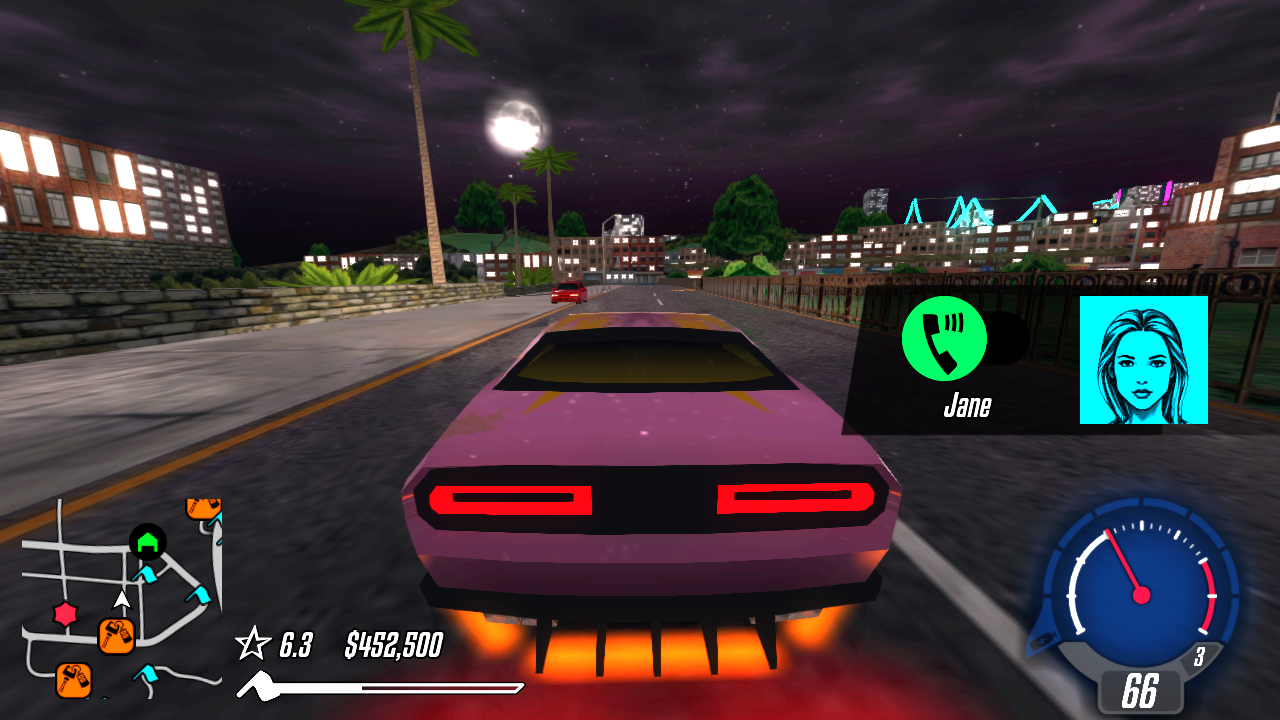The image size is (1280, 720).
Task: Click the car-key icon at the minimap's top edge
Action: (x=203, y=507)
